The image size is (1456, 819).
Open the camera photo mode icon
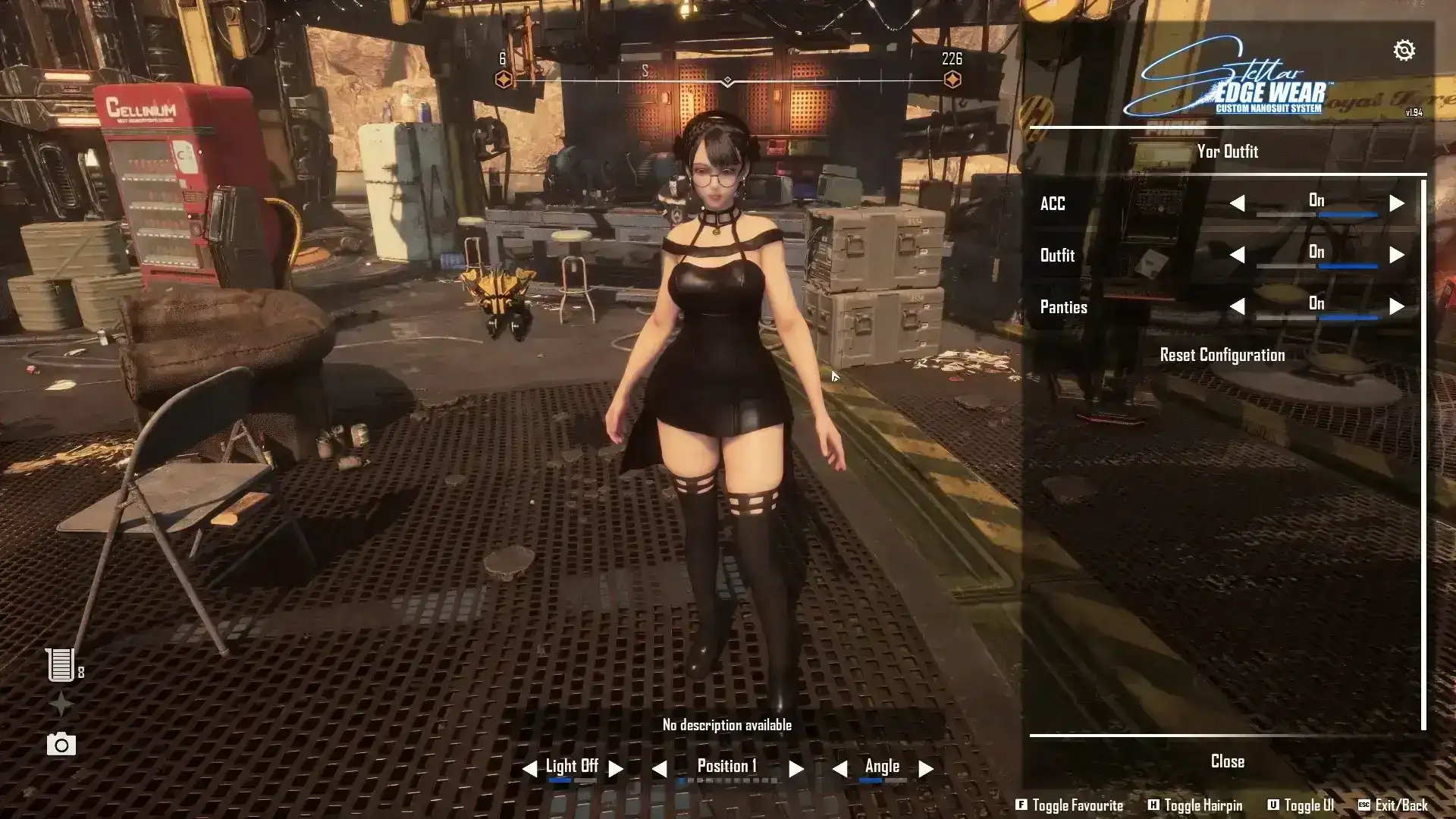point(61,745)
